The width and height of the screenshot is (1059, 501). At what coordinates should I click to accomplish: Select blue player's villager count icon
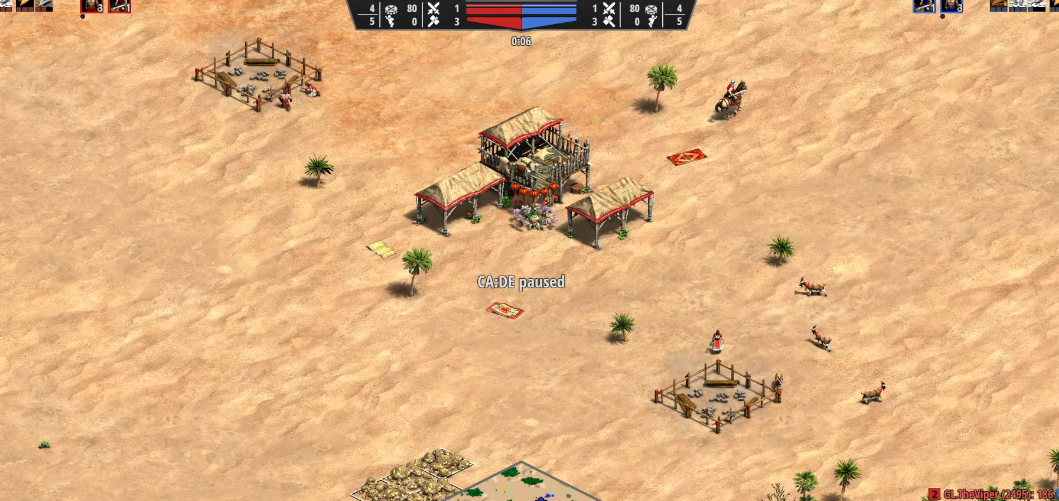point(950,6)
